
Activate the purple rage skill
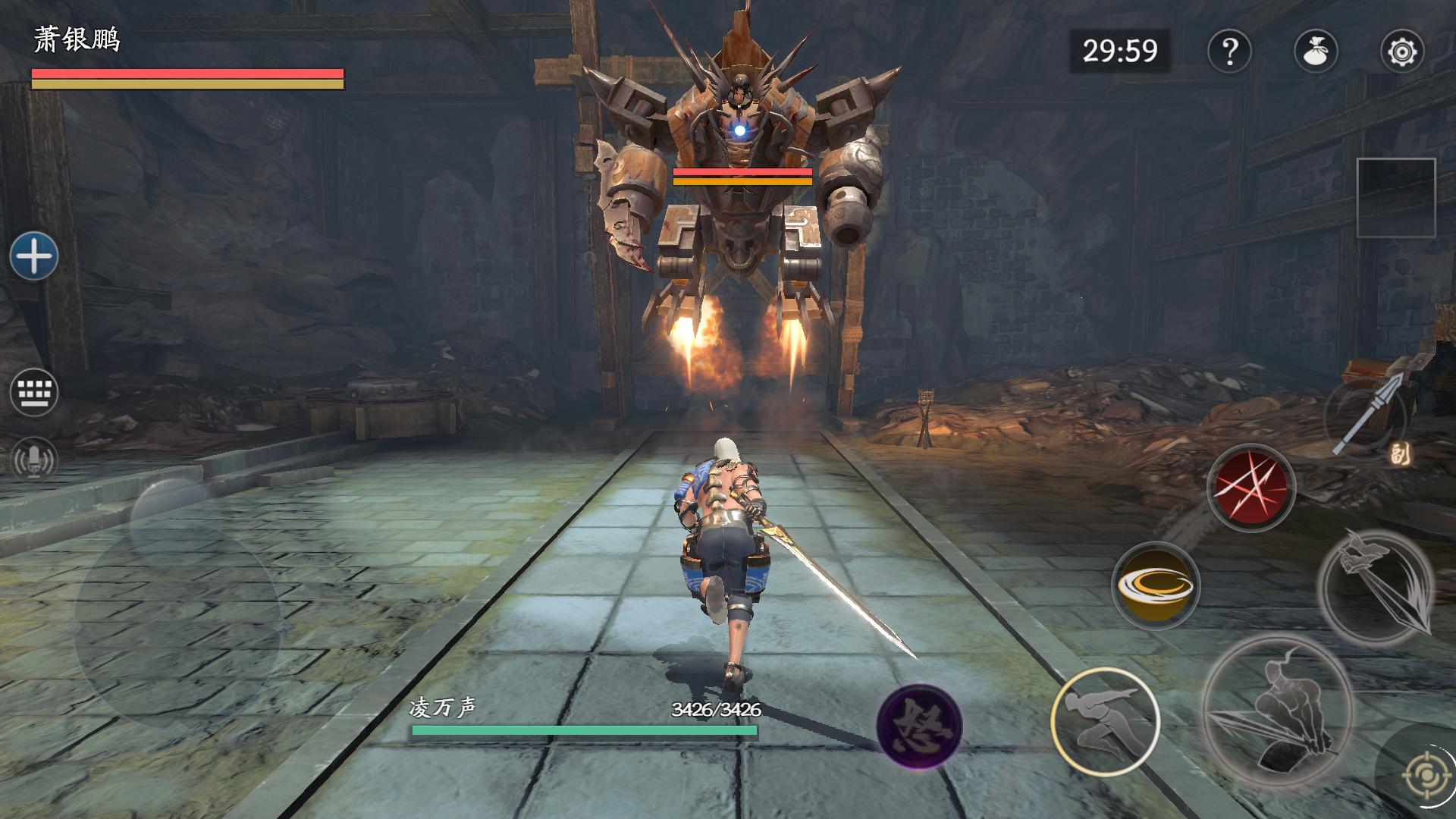pos(919,726)
